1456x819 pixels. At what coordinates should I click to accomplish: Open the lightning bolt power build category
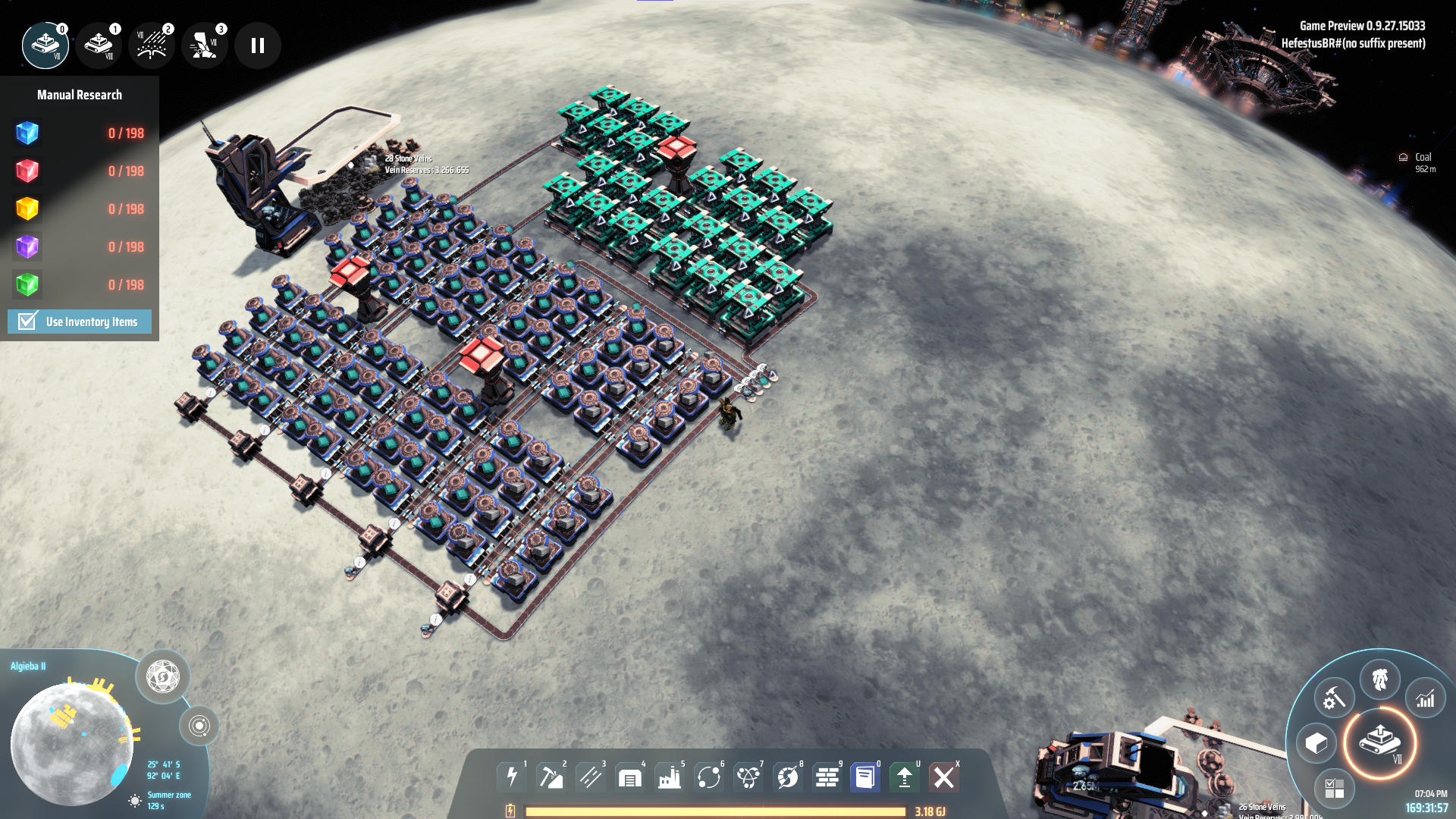pos(512,777)
